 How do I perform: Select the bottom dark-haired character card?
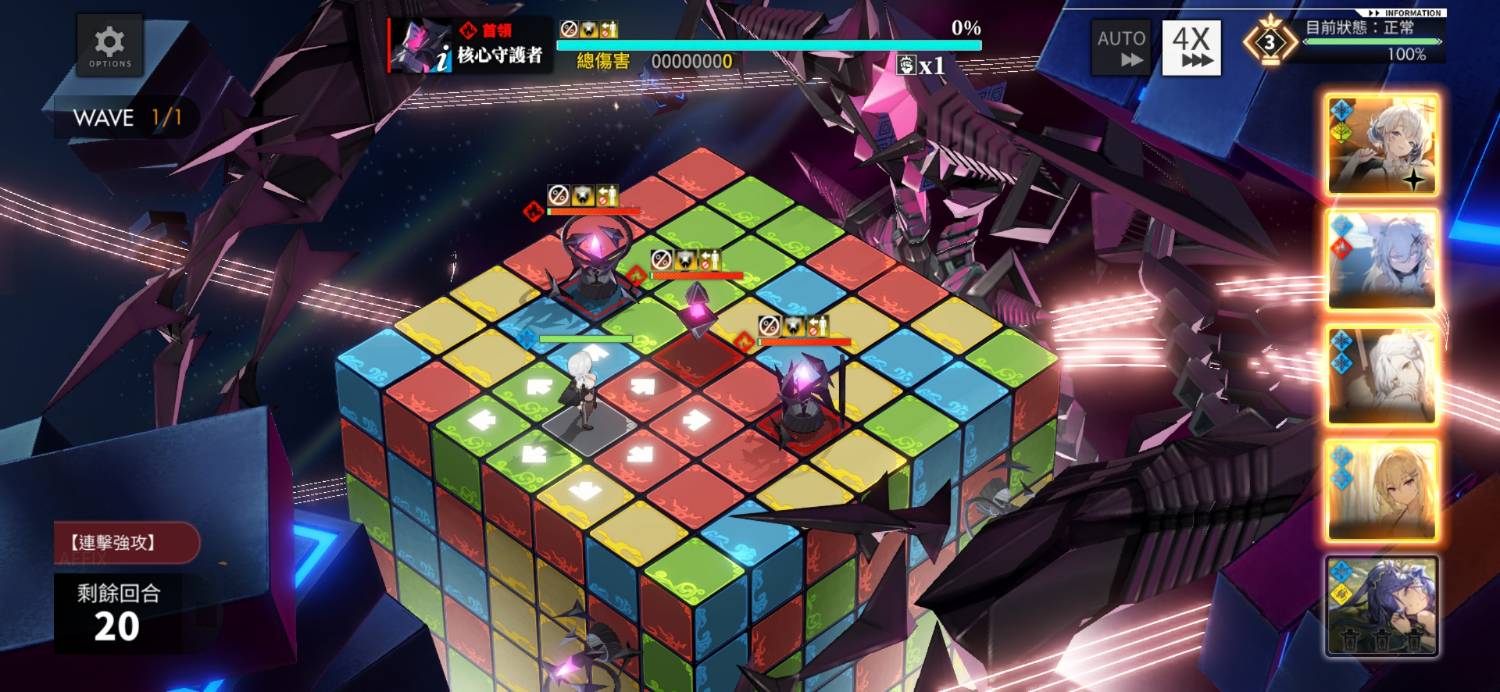click(1383, 605)
